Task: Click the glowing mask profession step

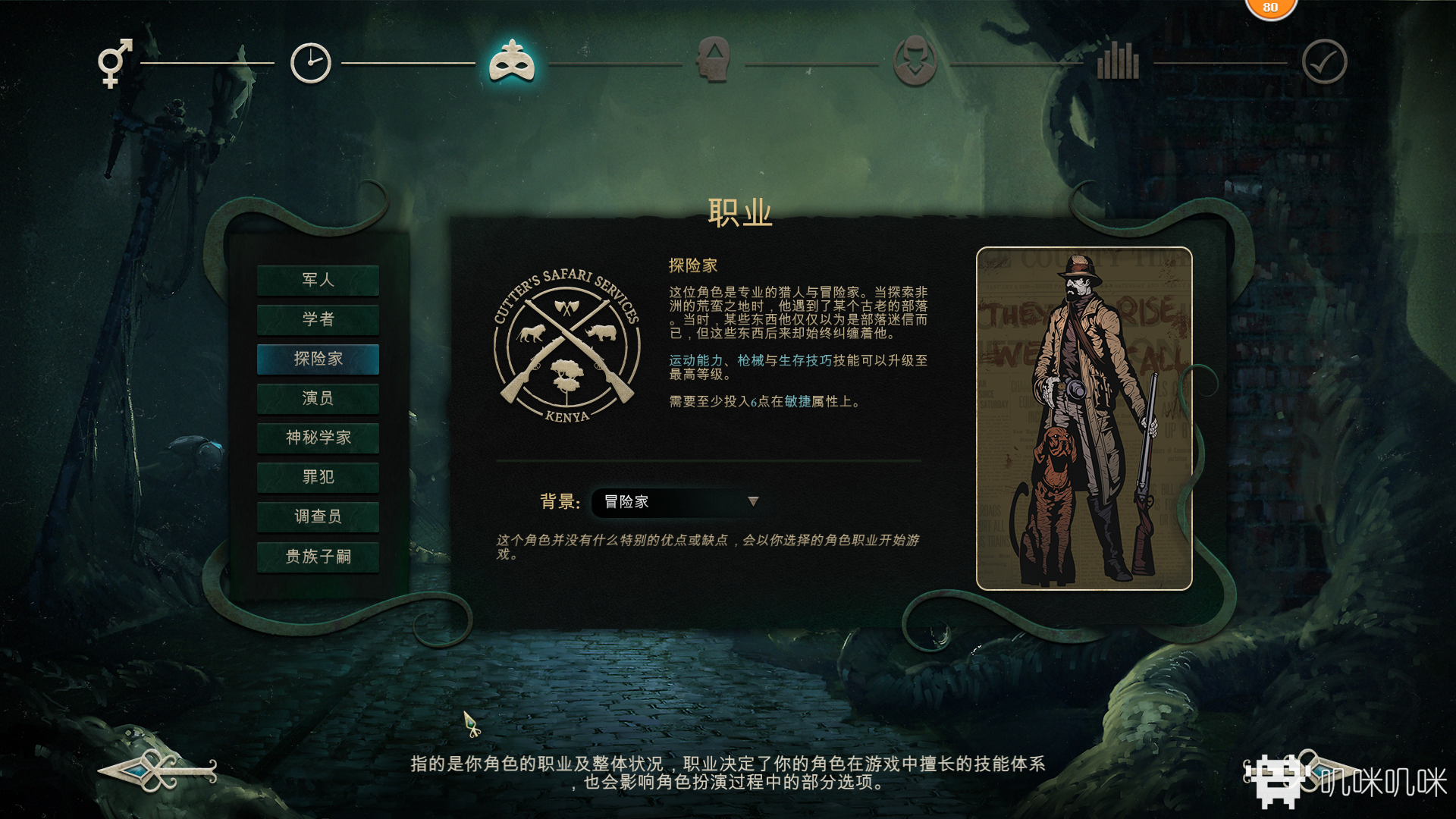Action: [x=512, y=62]
